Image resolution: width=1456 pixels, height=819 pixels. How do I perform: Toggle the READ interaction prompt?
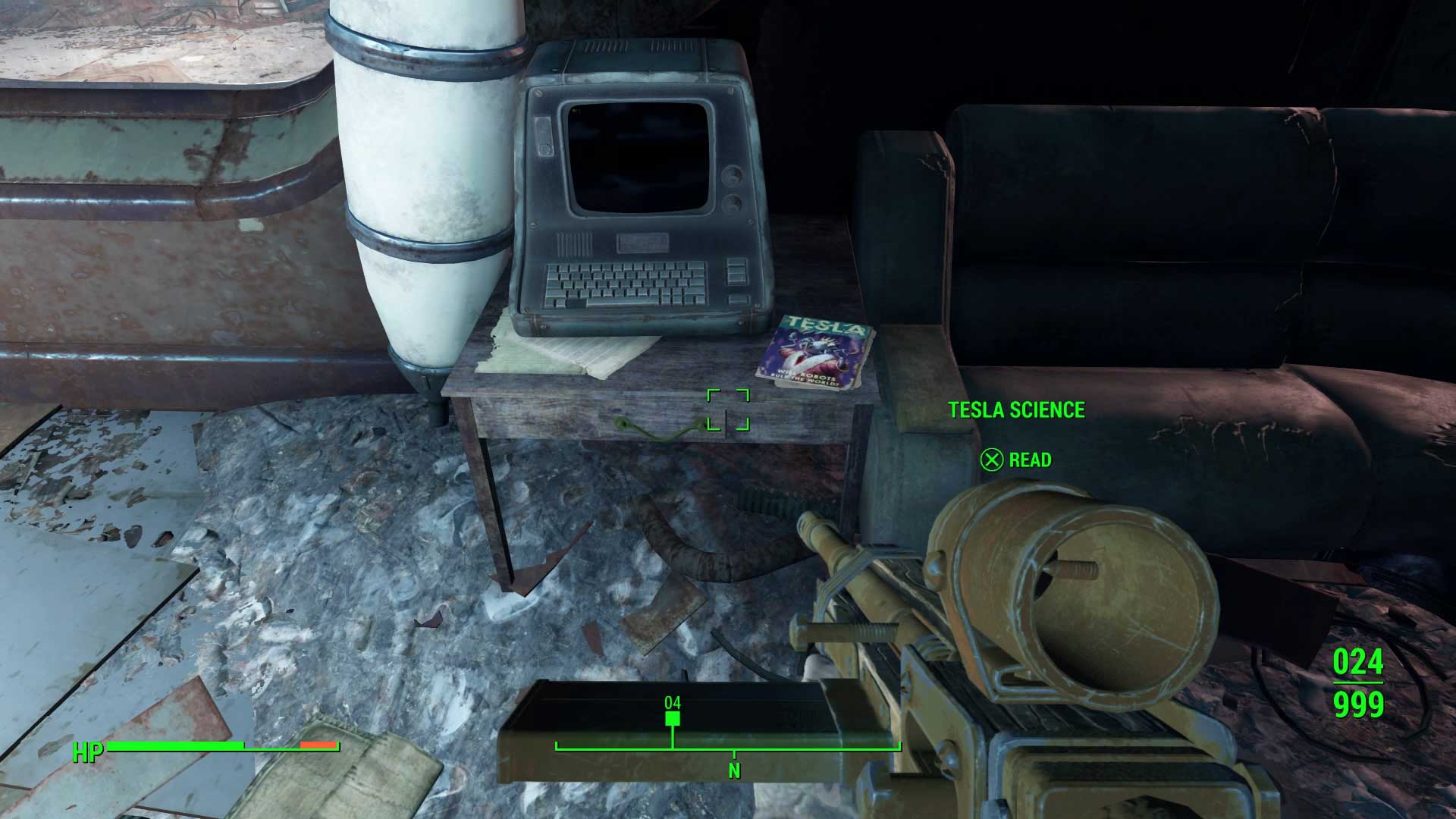(x=1028, y=460)
